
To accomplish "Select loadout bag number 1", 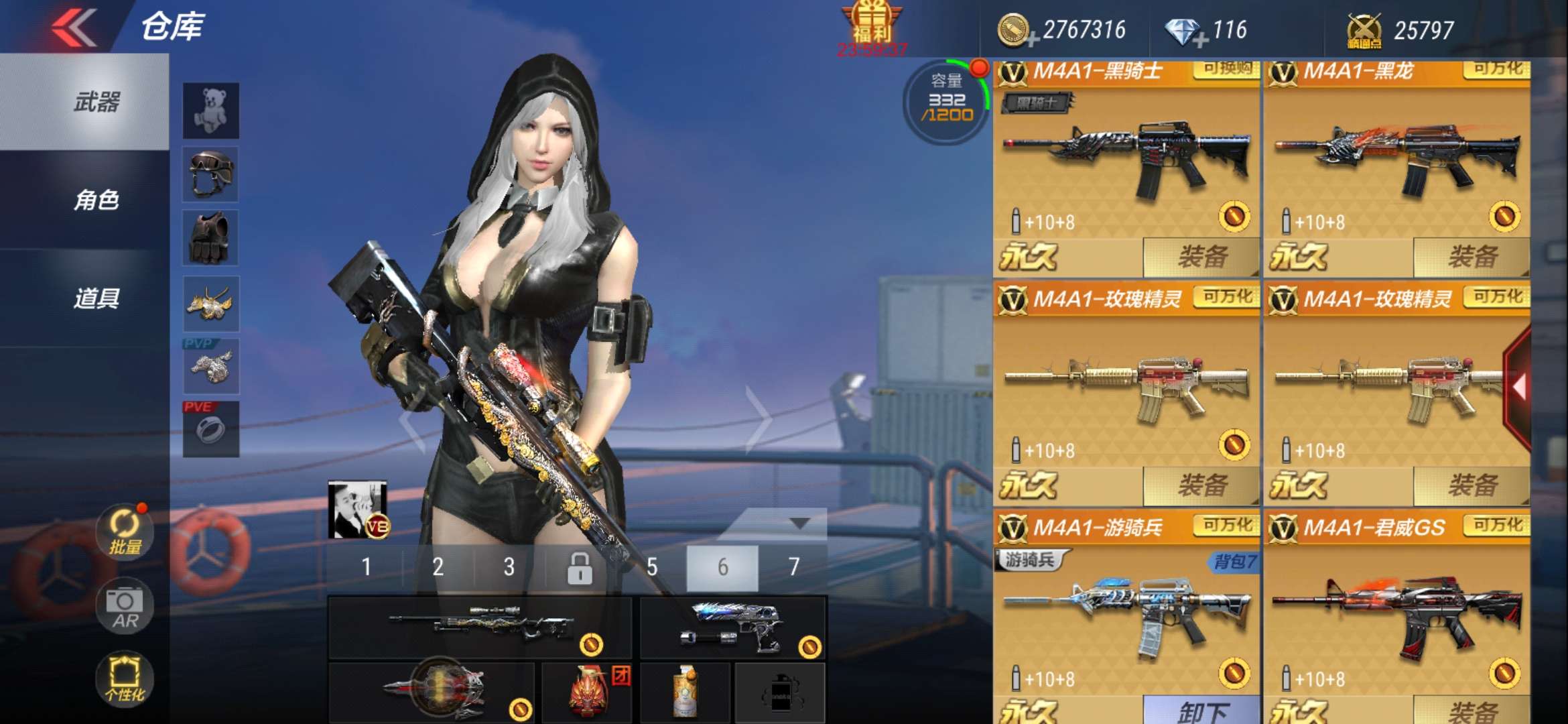I will pos(366,567).
